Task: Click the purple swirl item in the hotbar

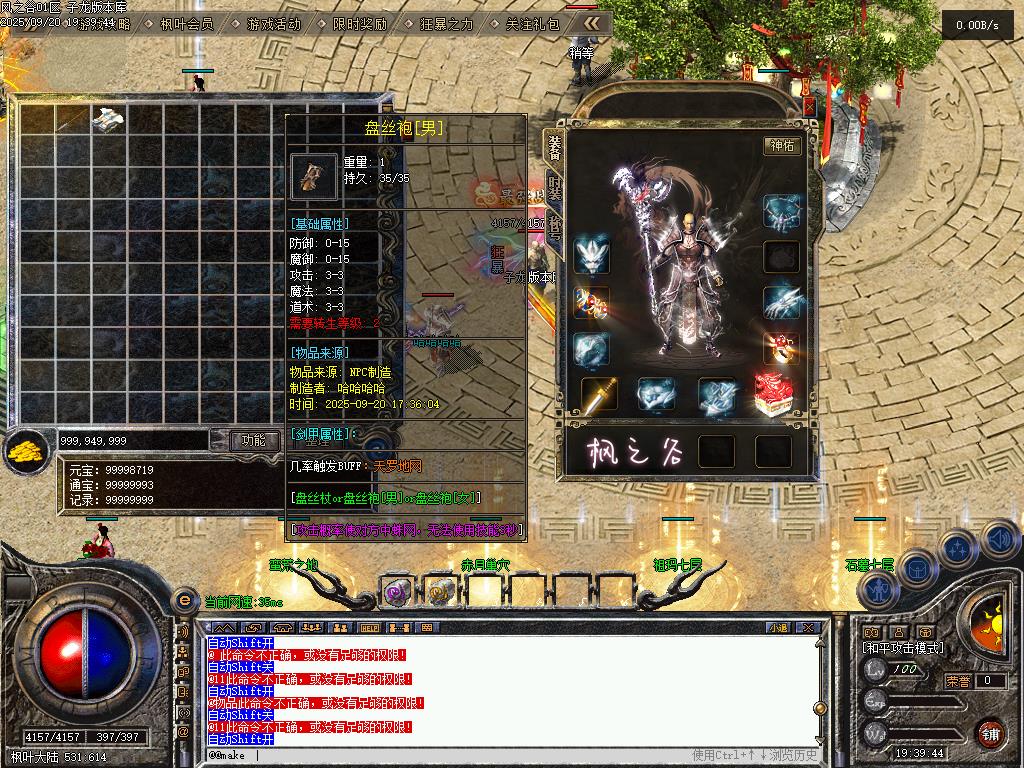Action: tap(396, 592)
